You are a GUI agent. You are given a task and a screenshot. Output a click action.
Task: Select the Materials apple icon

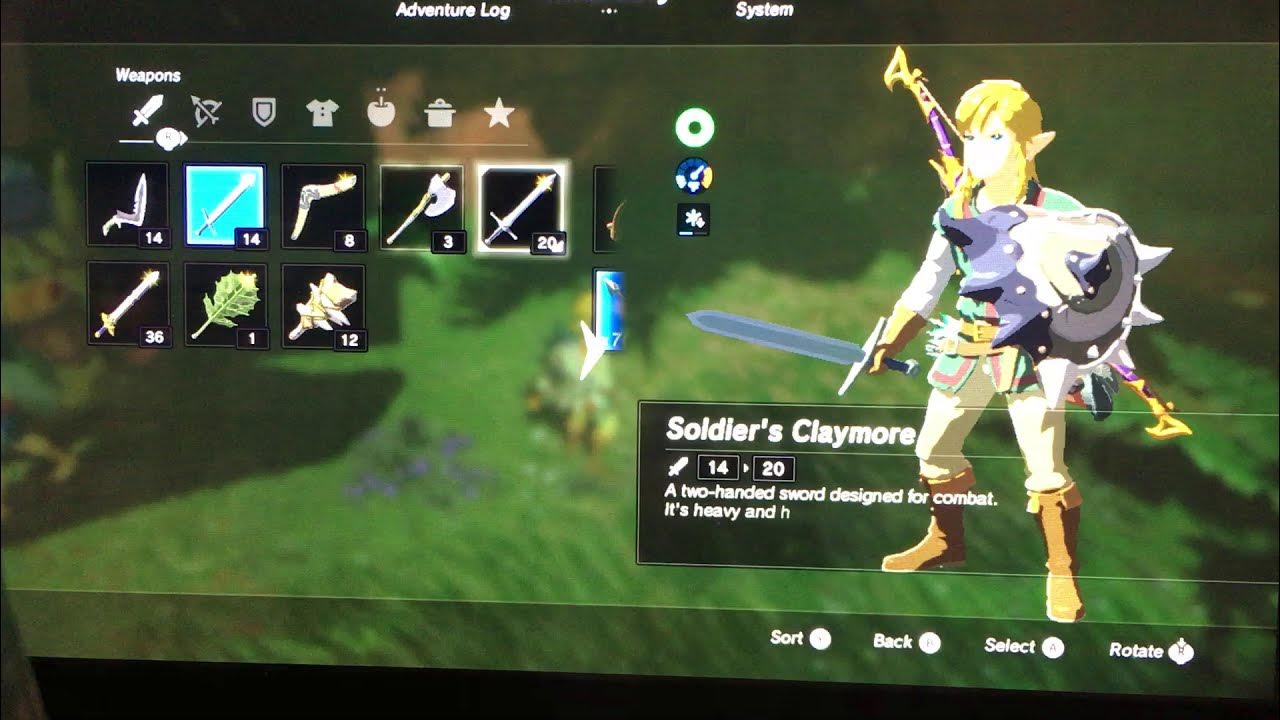[381, 110]
